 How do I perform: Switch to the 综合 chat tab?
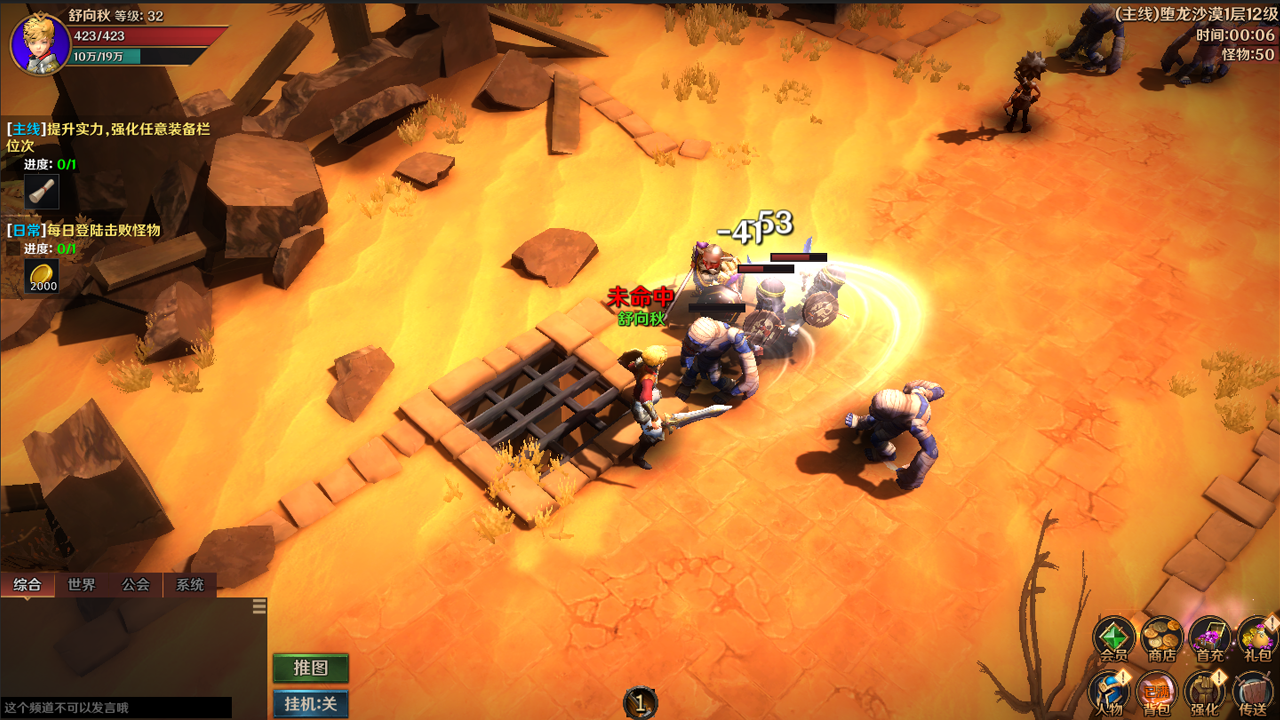(27, 585)
